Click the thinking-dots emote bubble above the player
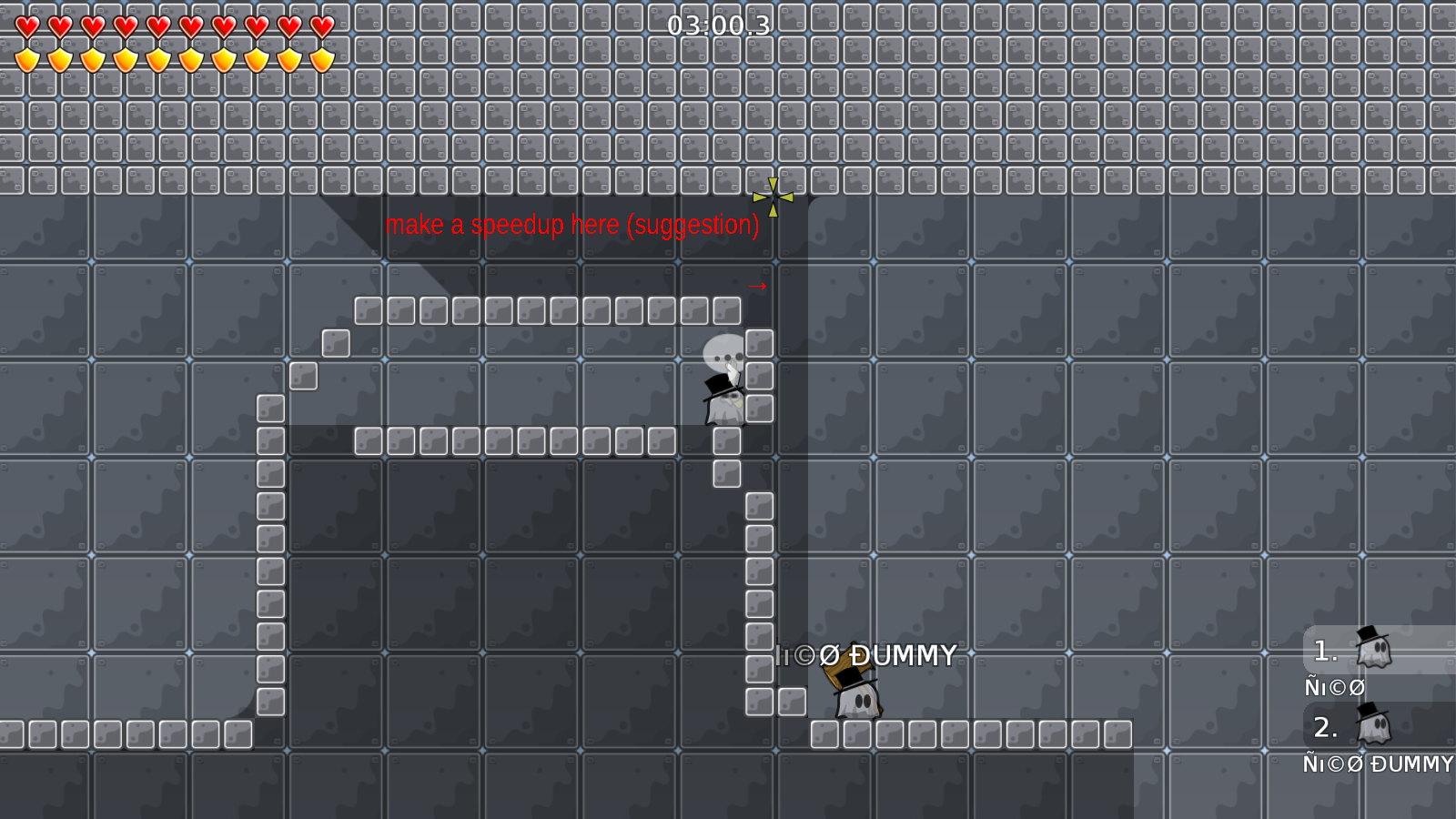 click(724, 353)
